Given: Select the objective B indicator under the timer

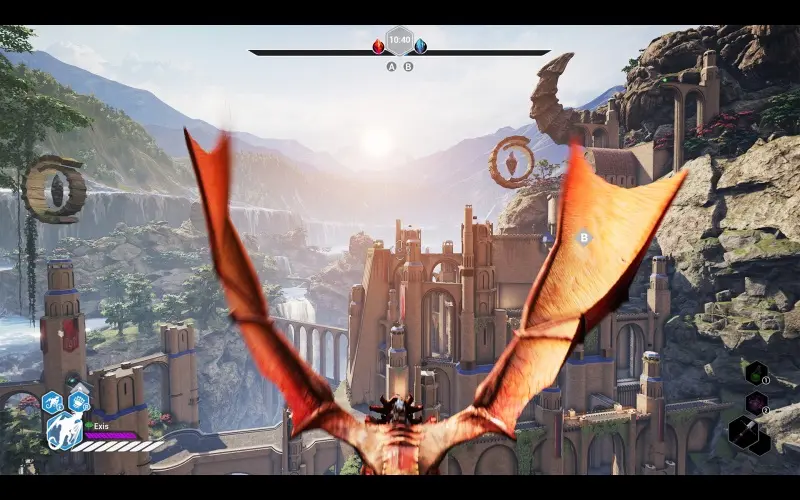Looking at the screenshot, I should (x=408, y=67).
